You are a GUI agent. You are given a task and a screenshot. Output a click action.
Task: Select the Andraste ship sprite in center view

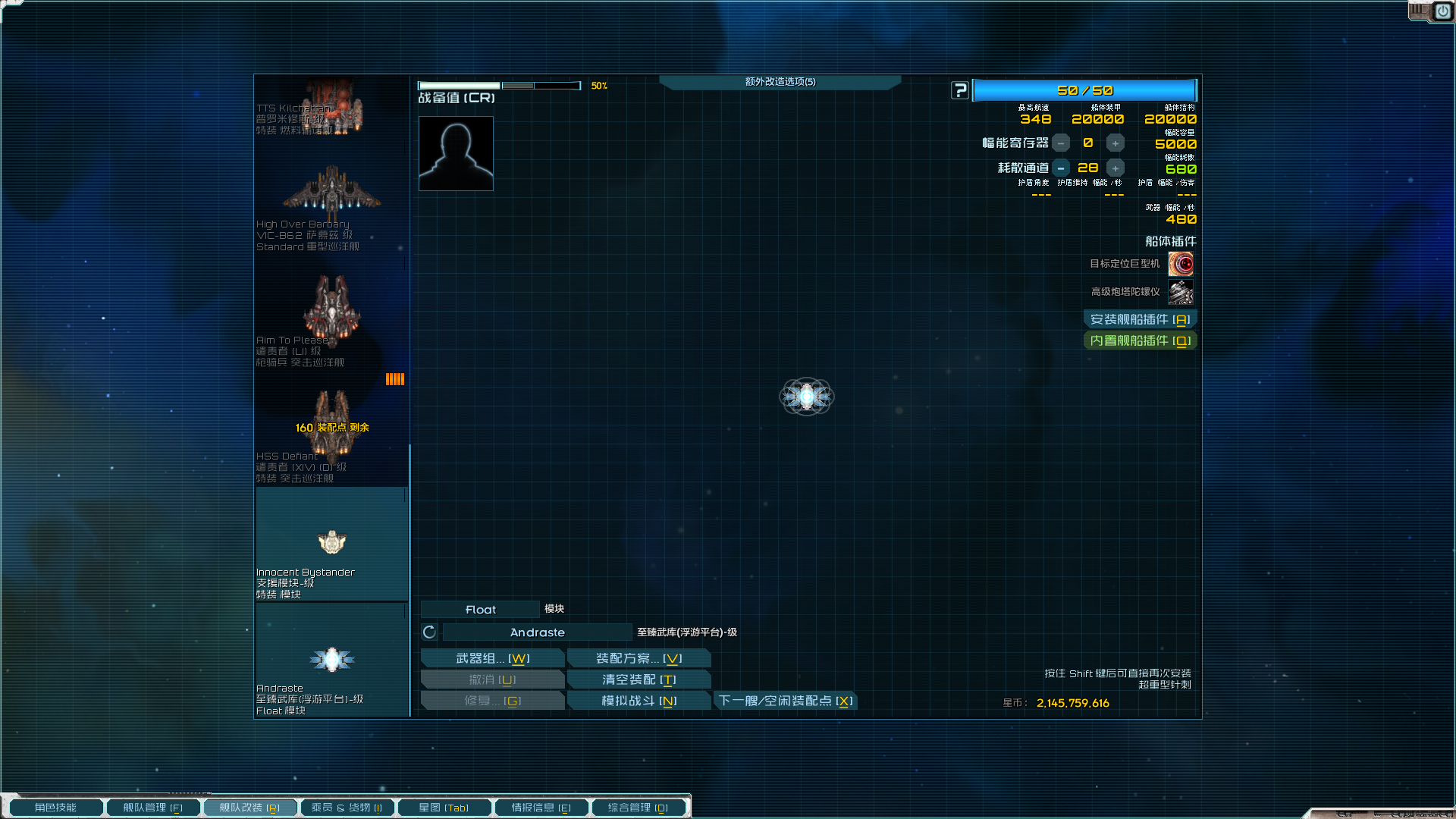click(806, 397)
